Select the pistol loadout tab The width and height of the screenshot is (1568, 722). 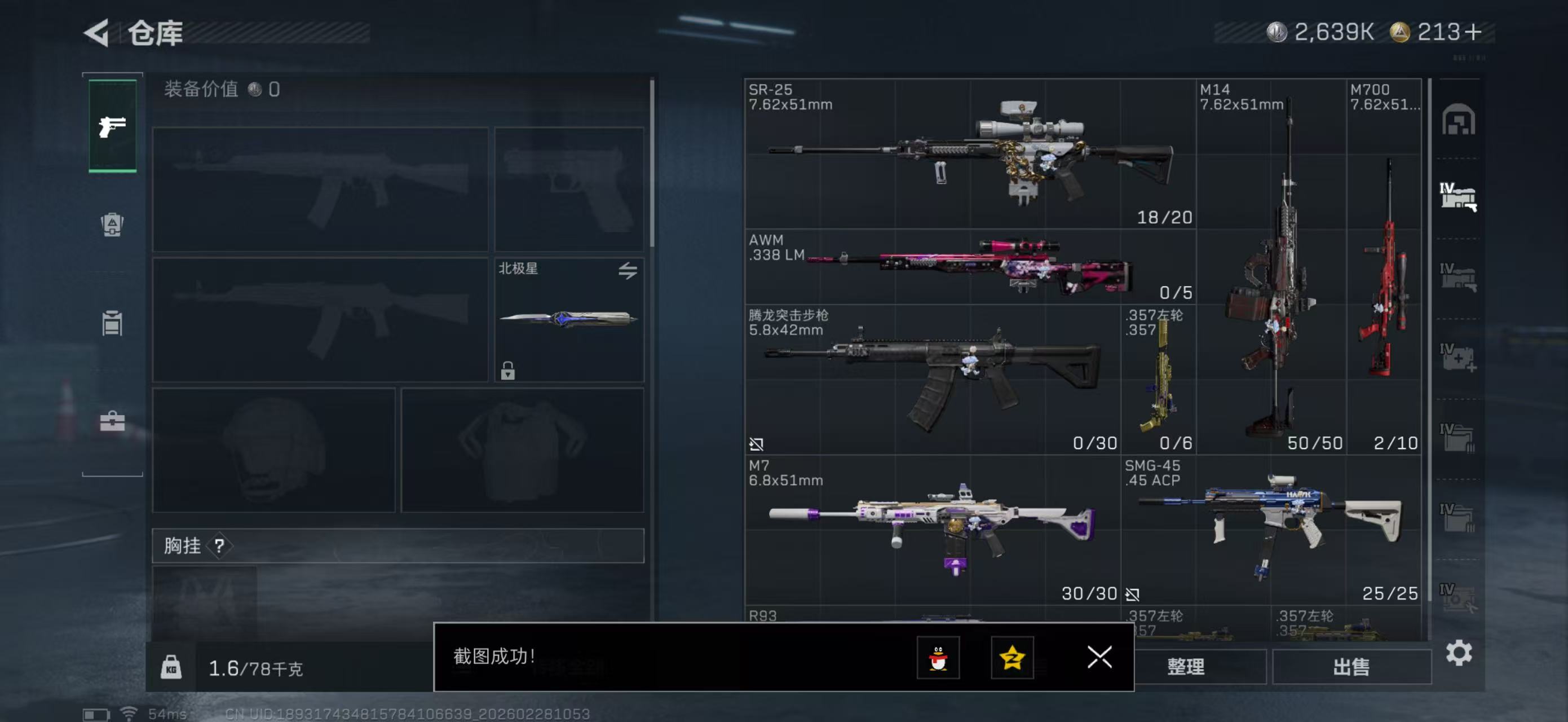click(113, 126)
